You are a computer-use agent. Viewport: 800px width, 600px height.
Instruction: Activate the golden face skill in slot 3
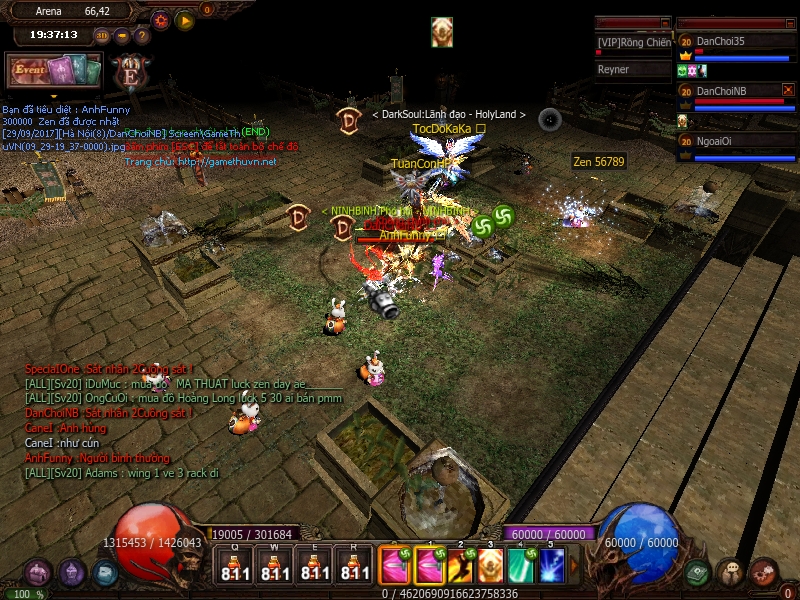click(x=490, y=566)
